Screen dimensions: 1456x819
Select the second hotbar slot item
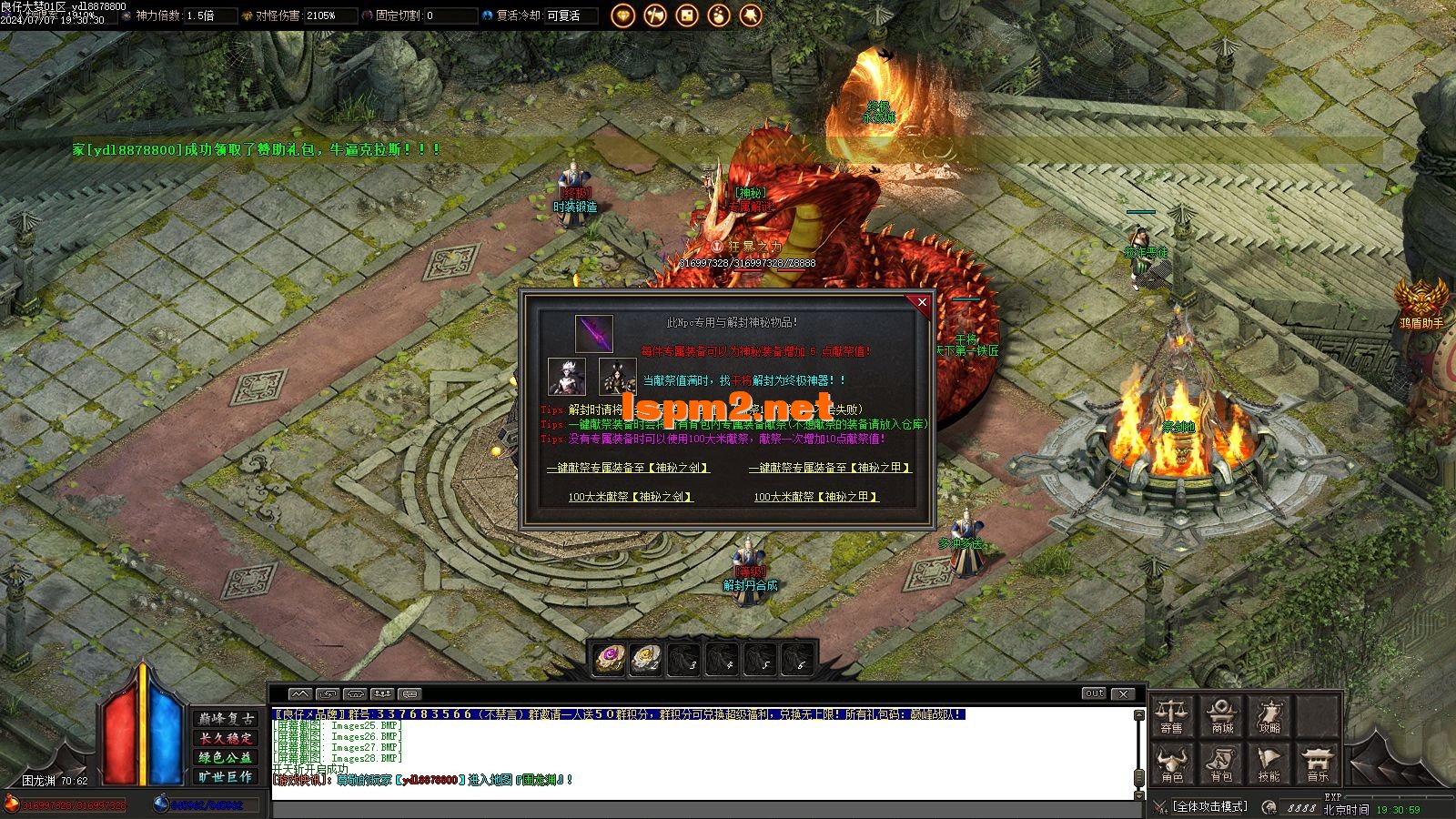click(x=647, y=657)
